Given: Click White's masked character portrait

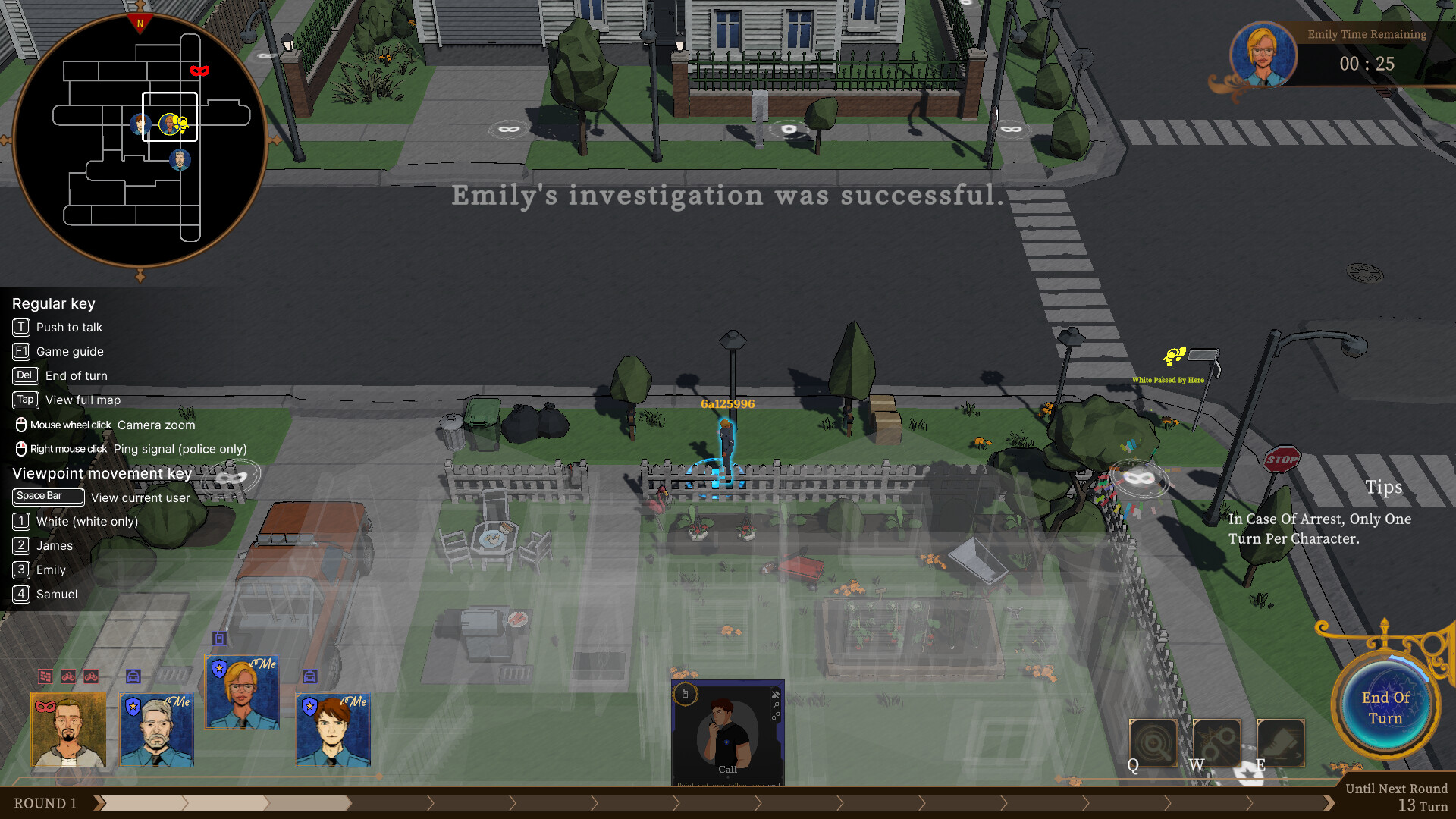Looking at the screenshot, I should [68, 730].
